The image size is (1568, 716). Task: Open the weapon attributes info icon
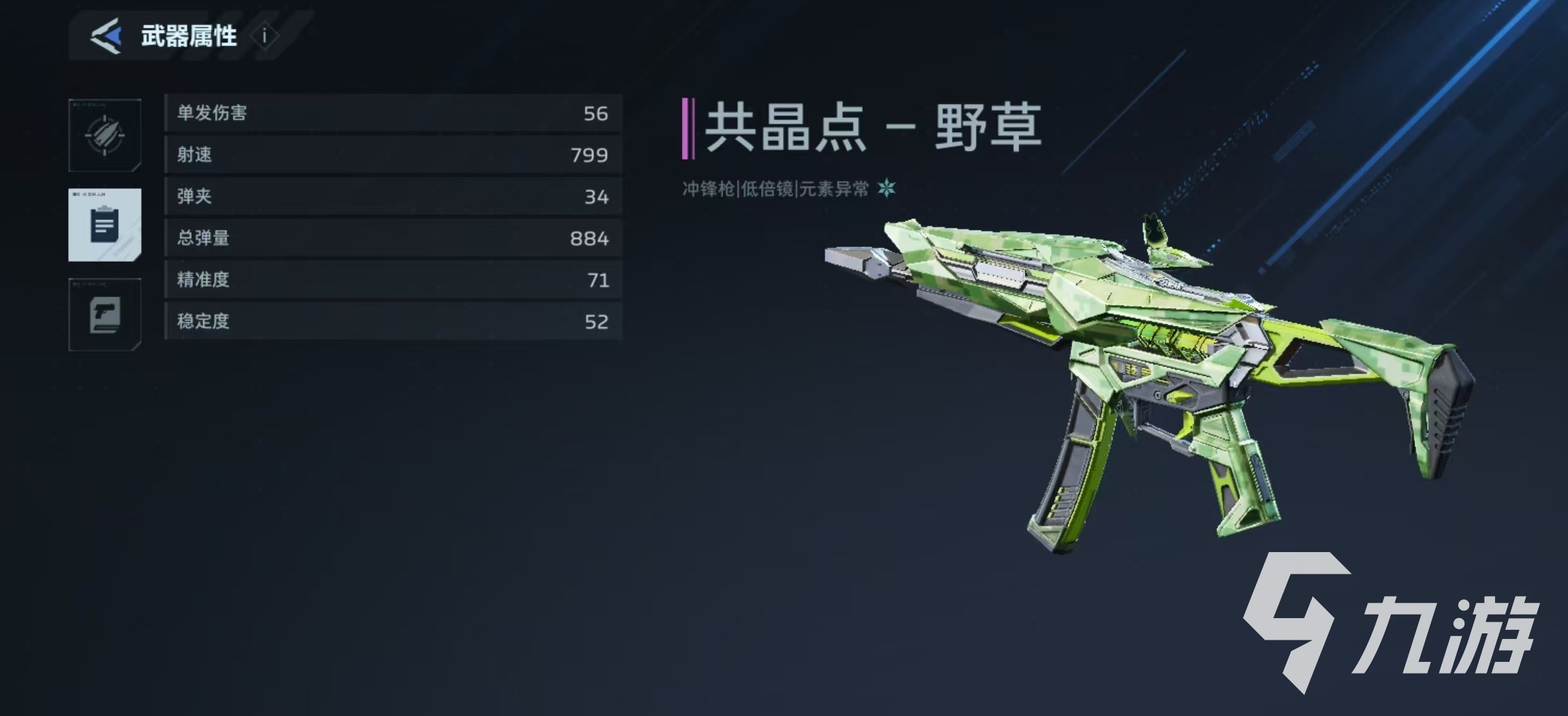265,36
